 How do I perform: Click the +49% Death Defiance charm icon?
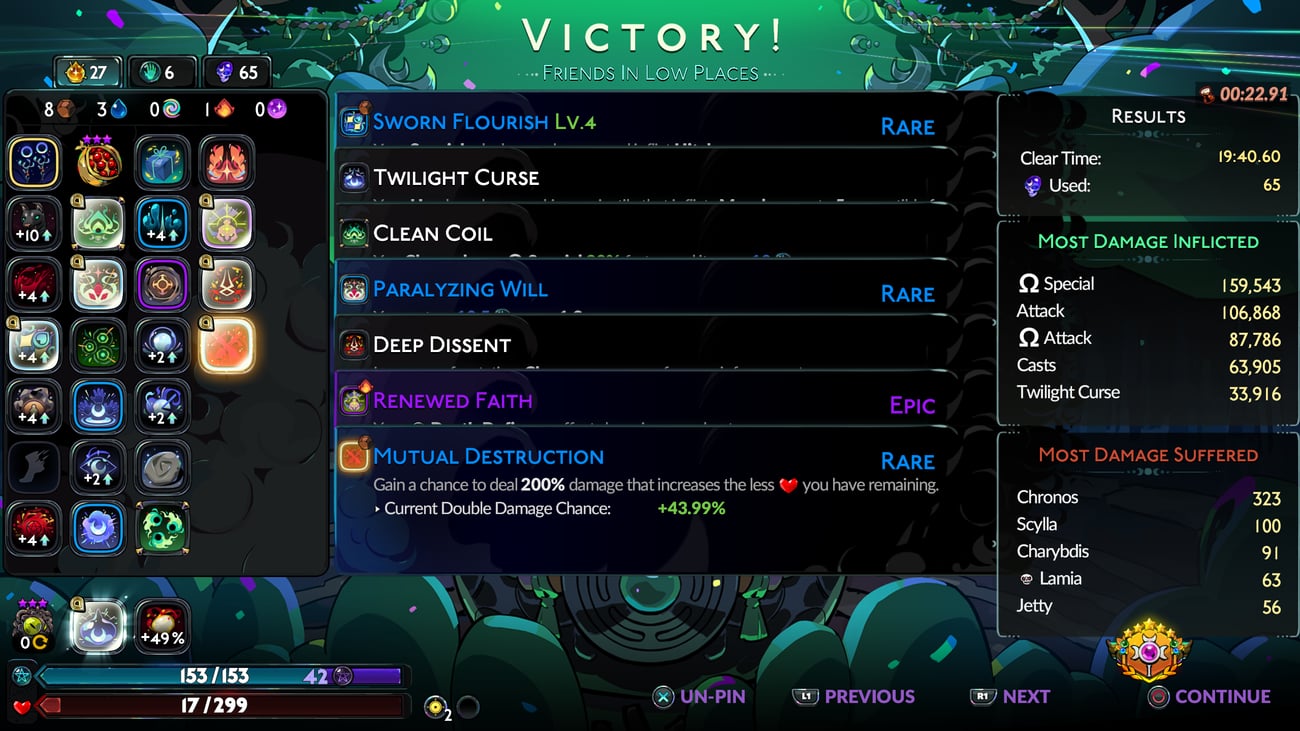tap(162, 625)
